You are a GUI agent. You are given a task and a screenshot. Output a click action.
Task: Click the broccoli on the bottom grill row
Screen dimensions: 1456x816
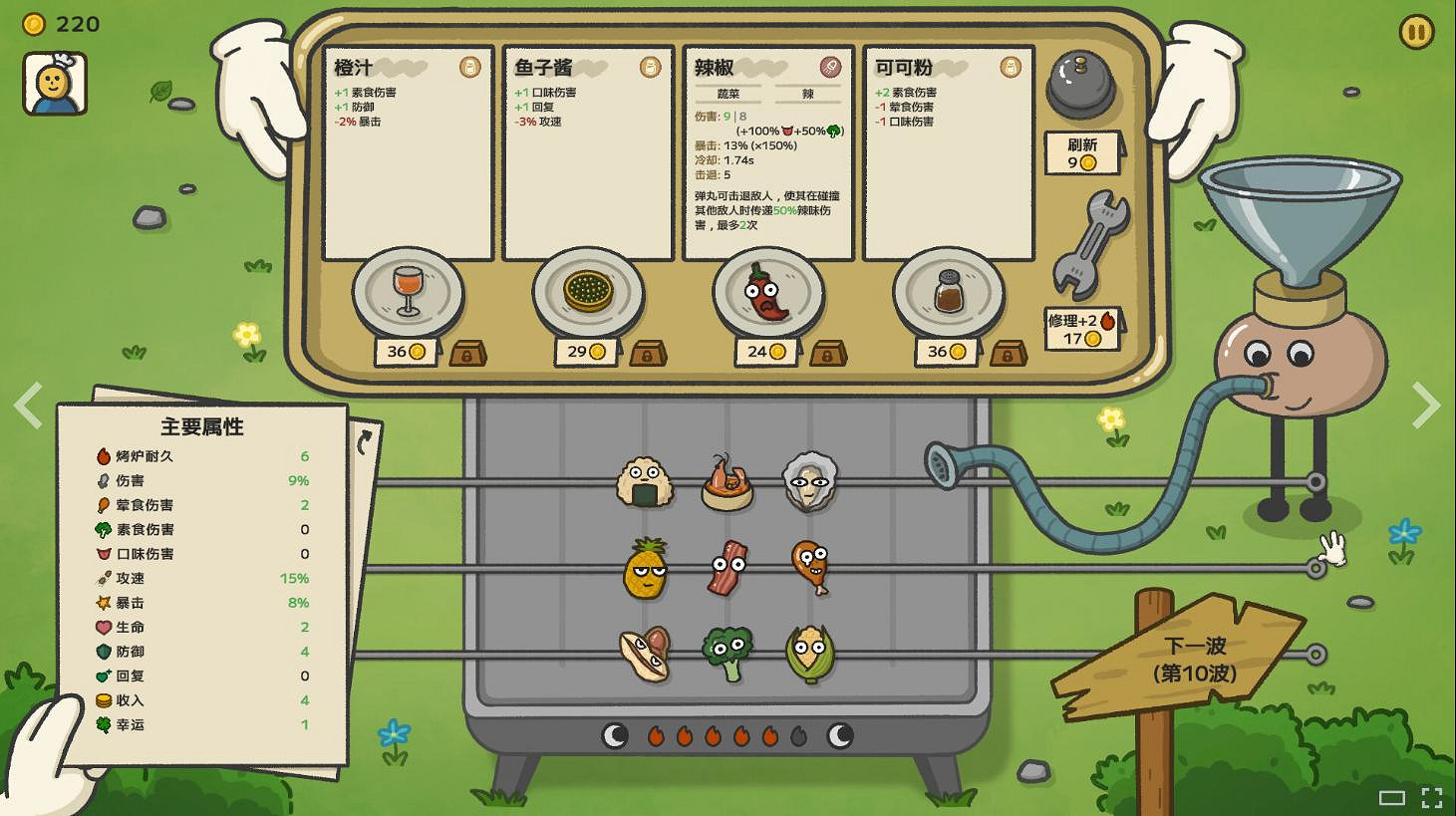pyautogui.click(x=727, y=648)
